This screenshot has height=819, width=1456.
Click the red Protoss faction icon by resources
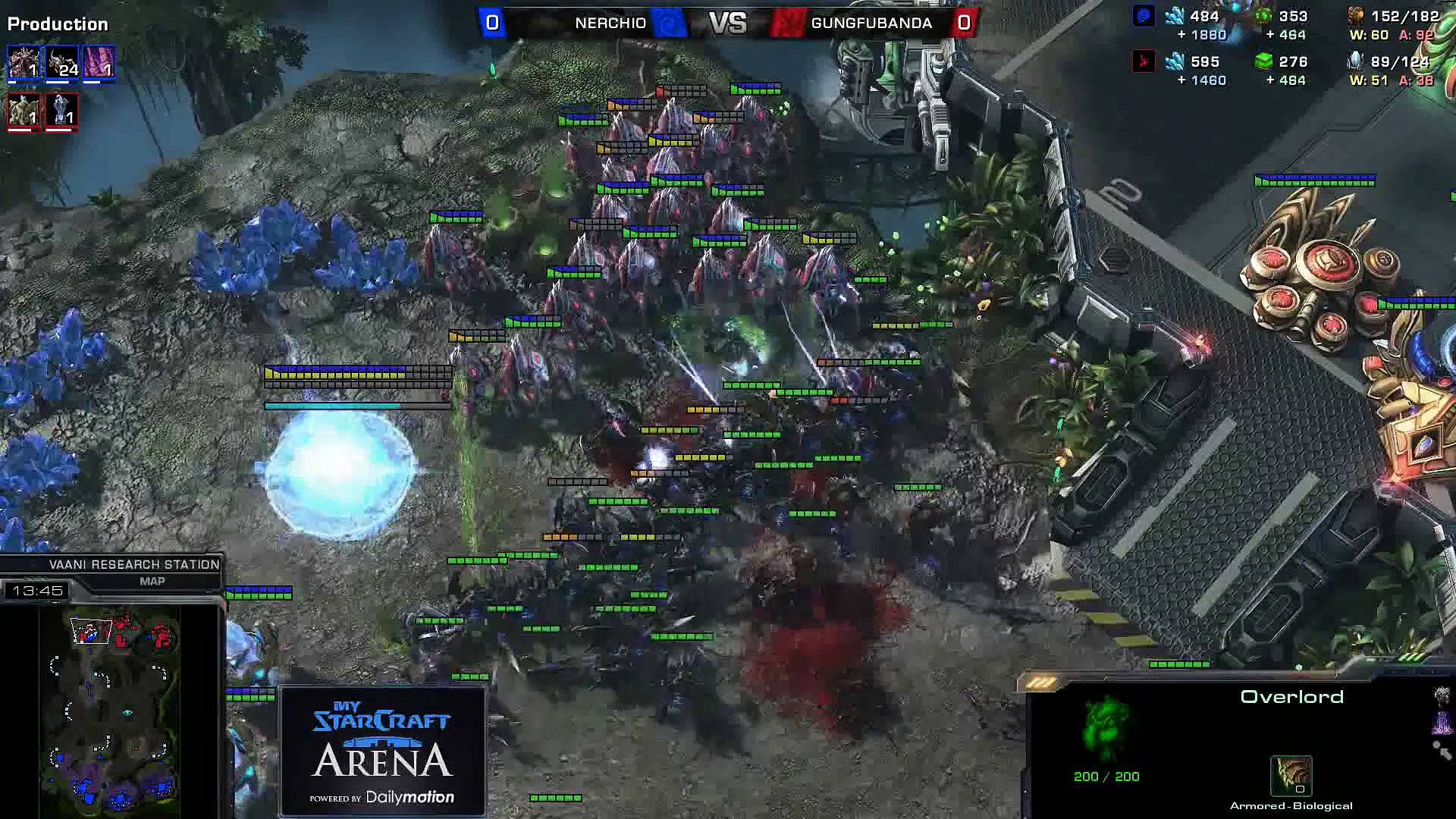pyautogui.click(x=1144, y=61)
